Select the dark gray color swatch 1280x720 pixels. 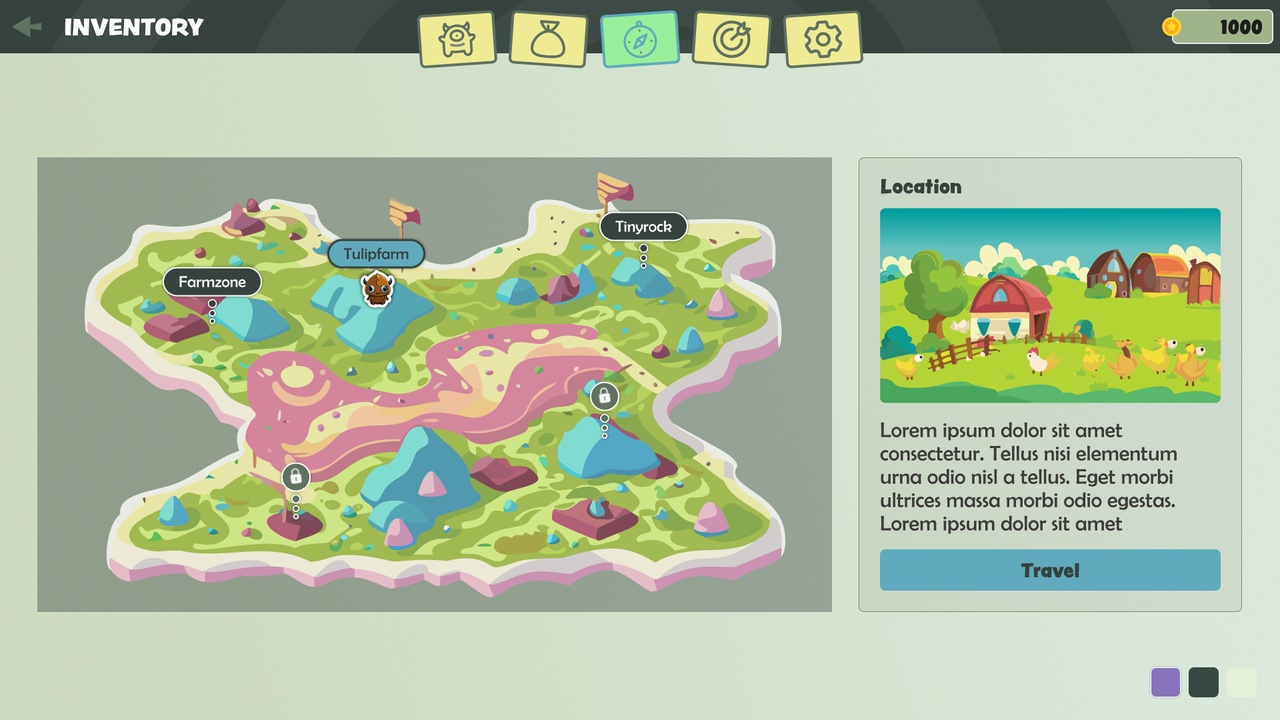tap(1203, 682)
